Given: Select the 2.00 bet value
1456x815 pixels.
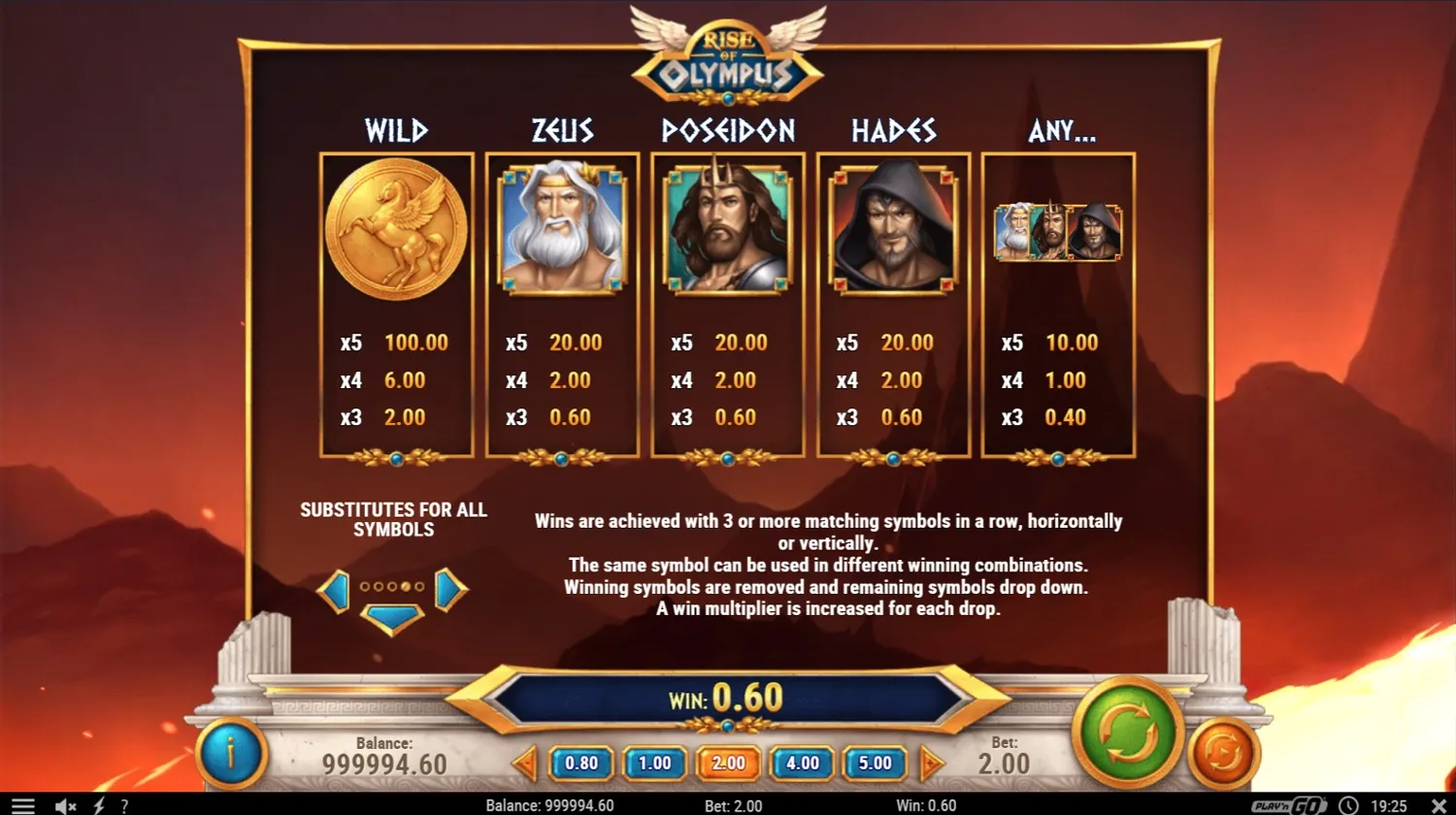Looking at the screenshot, I should tap(728, 763).
